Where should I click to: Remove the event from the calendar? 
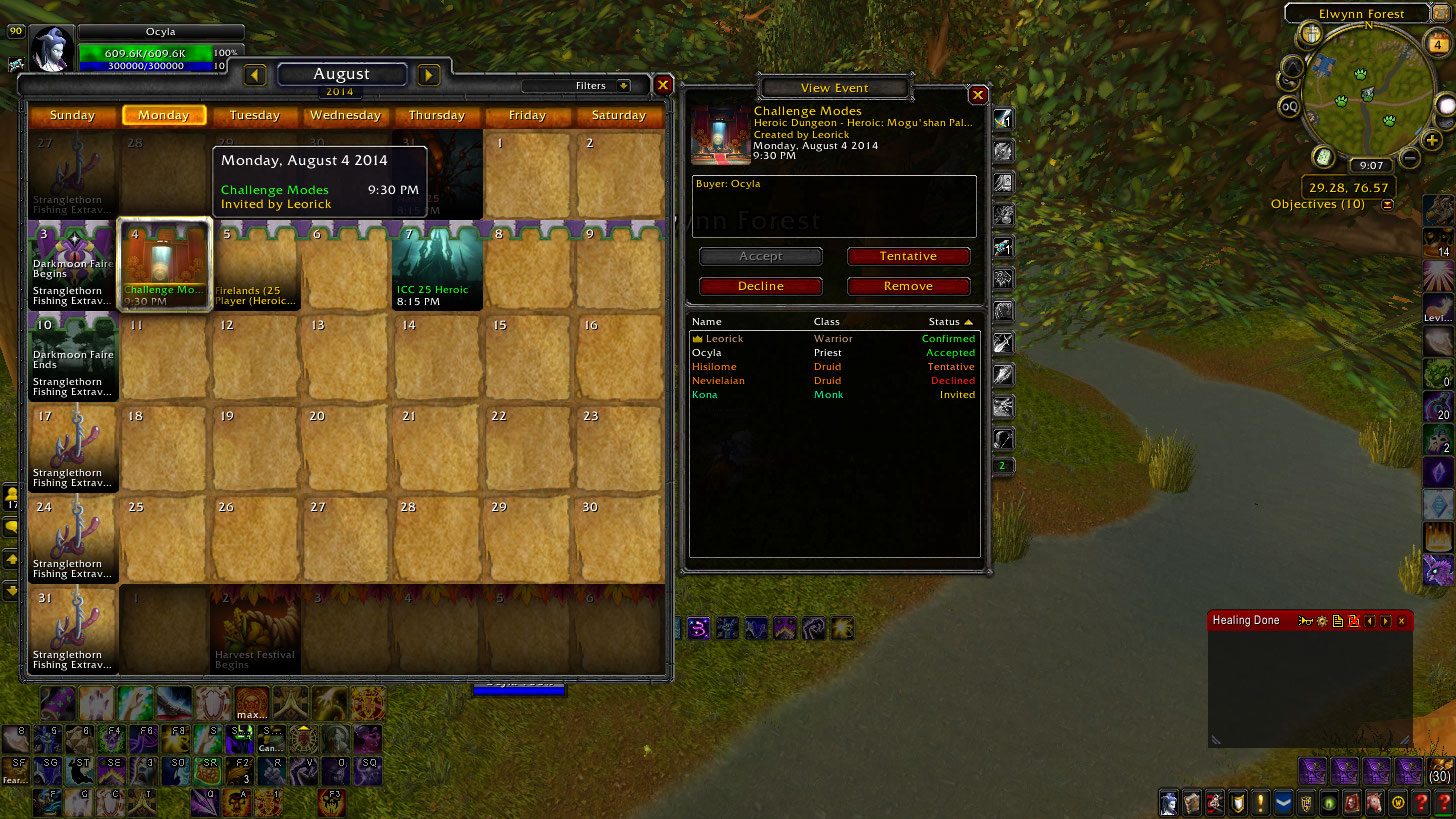(908, 287)
